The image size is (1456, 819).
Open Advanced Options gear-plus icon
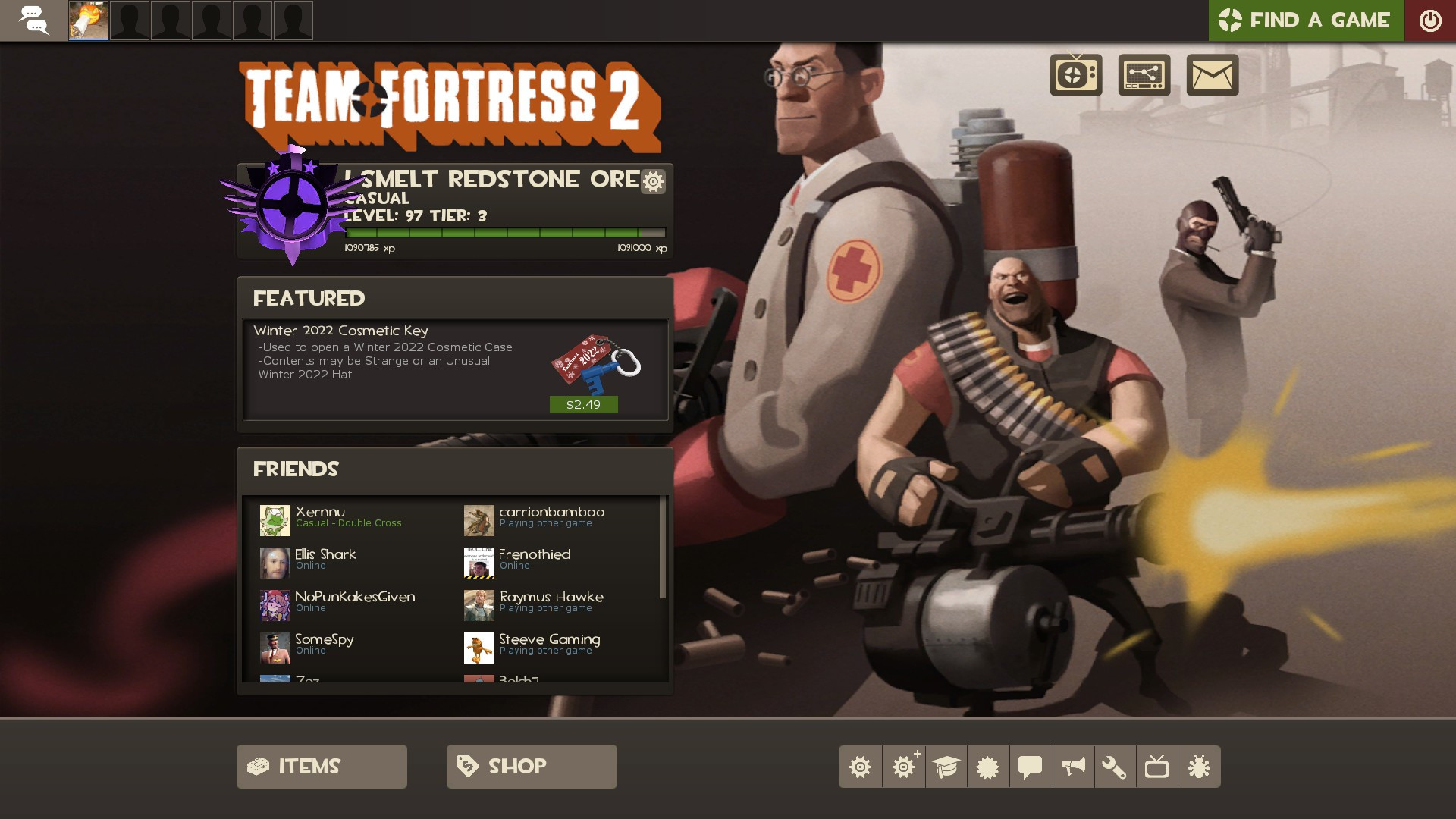pyautogui.click(x=904, y=767)
